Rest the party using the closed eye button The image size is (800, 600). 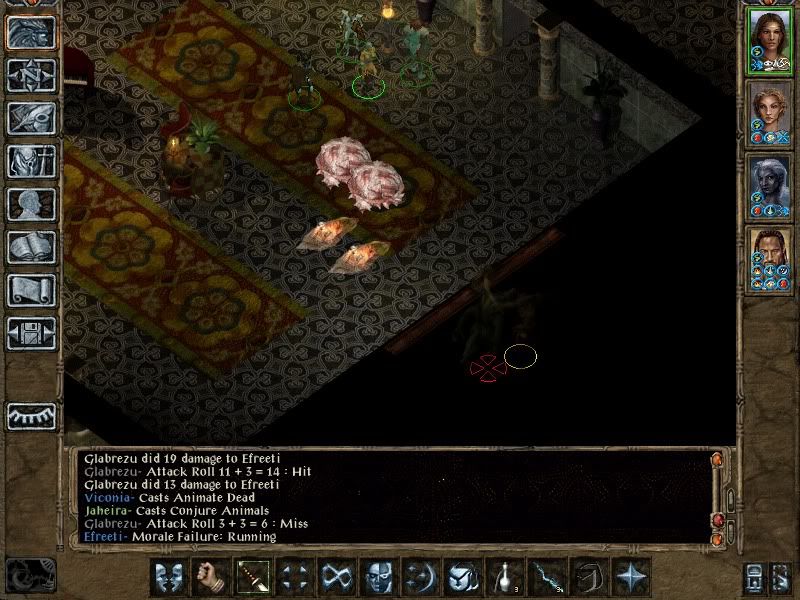point(31,415)
